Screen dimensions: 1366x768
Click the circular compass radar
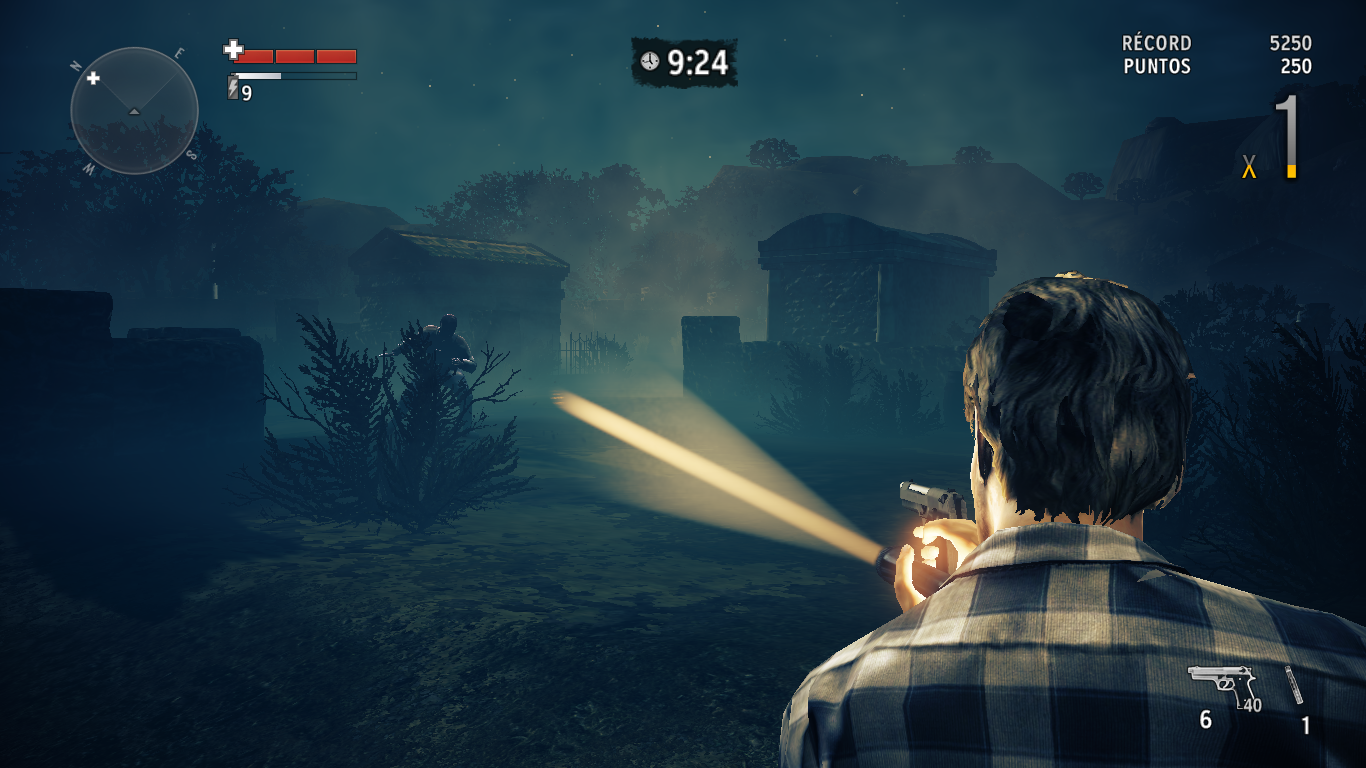point(134,111)
